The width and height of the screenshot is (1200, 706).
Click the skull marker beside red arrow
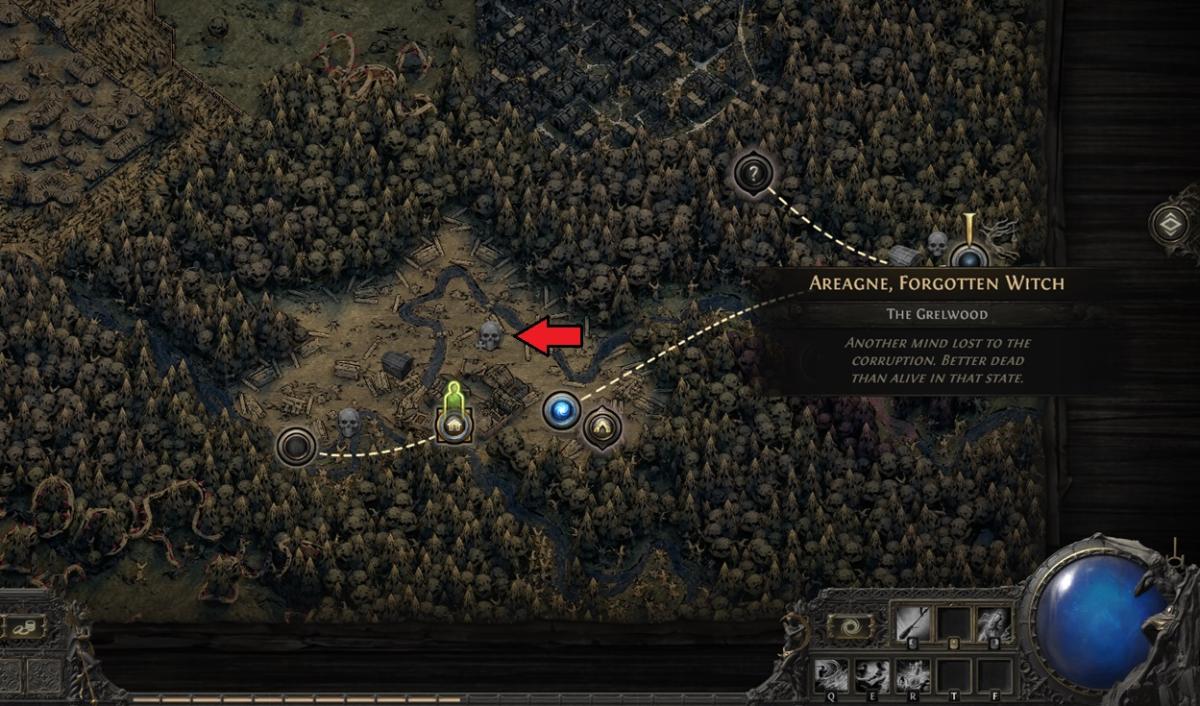(x=488, y=336)
